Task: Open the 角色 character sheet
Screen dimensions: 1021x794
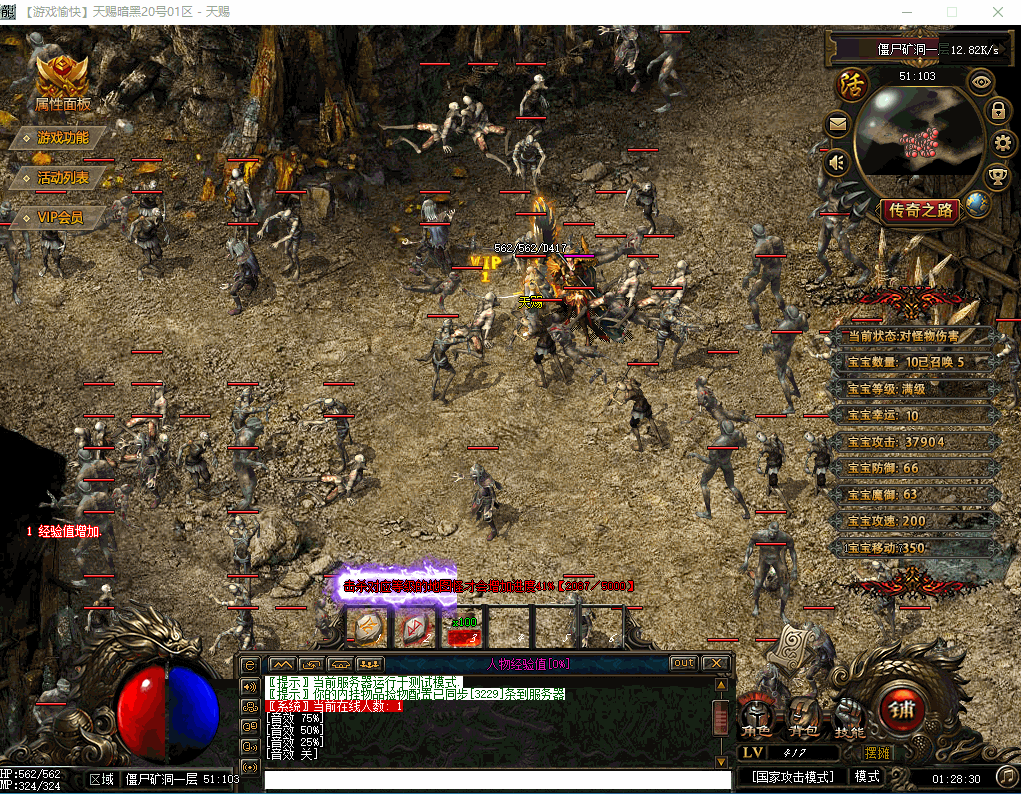Action: click(x=756, y=719)
